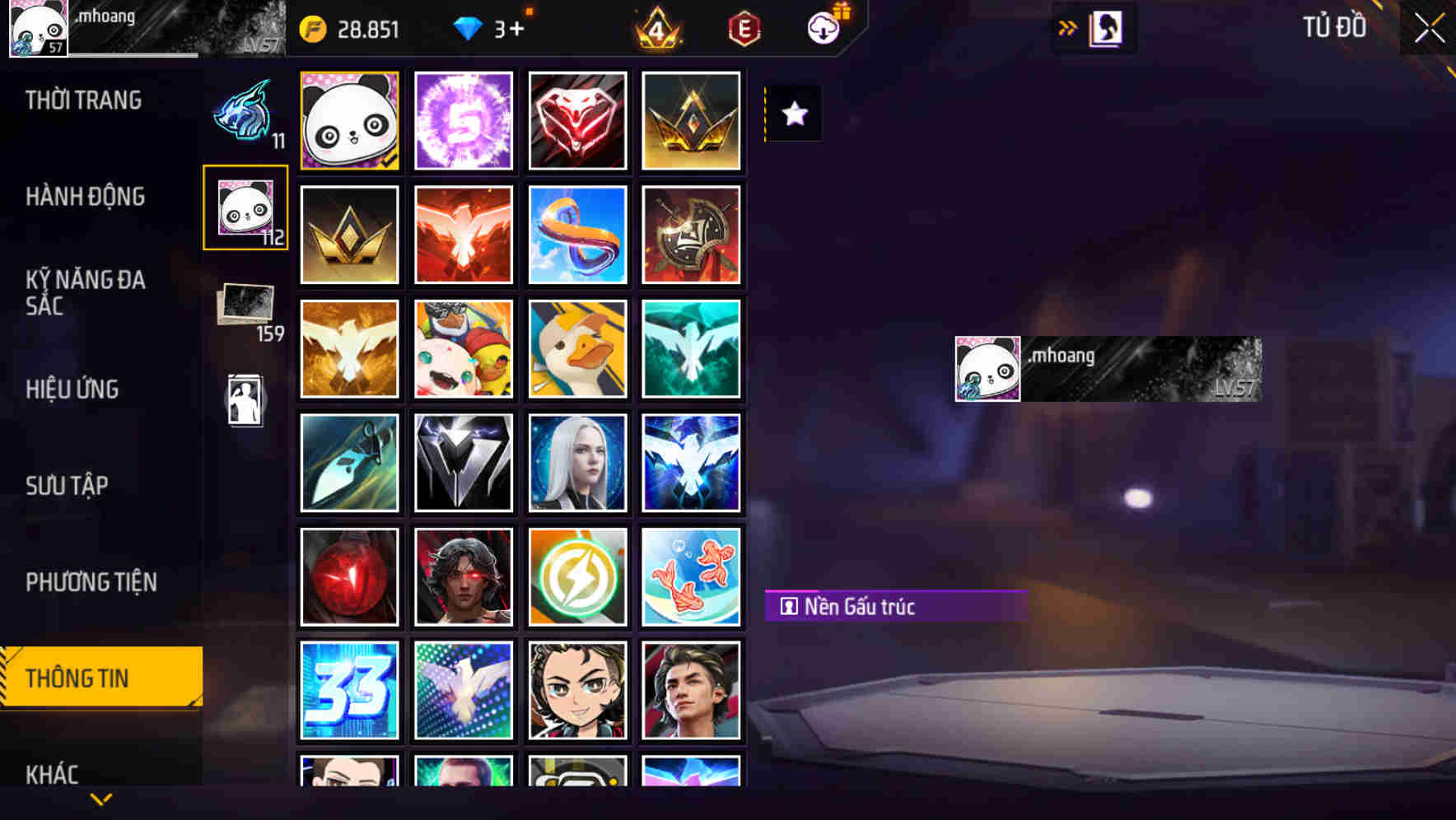Select the duck avatar thumbnail
This screenshot has width=1456, height=820.
[x=577, y=348]
